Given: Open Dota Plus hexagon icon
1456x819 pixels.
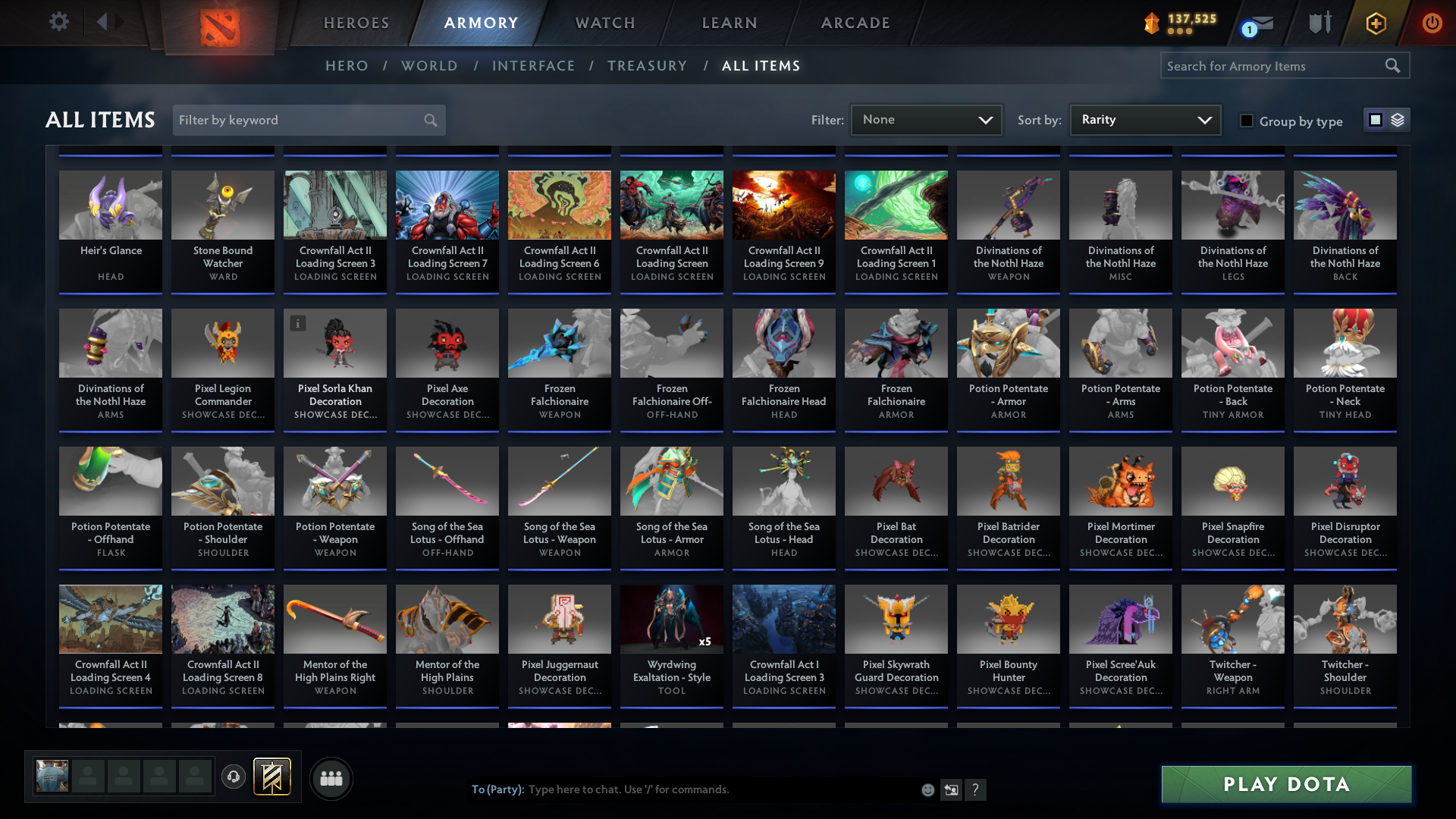Looking at the screenshot, I should click(x=1376, y=23).
